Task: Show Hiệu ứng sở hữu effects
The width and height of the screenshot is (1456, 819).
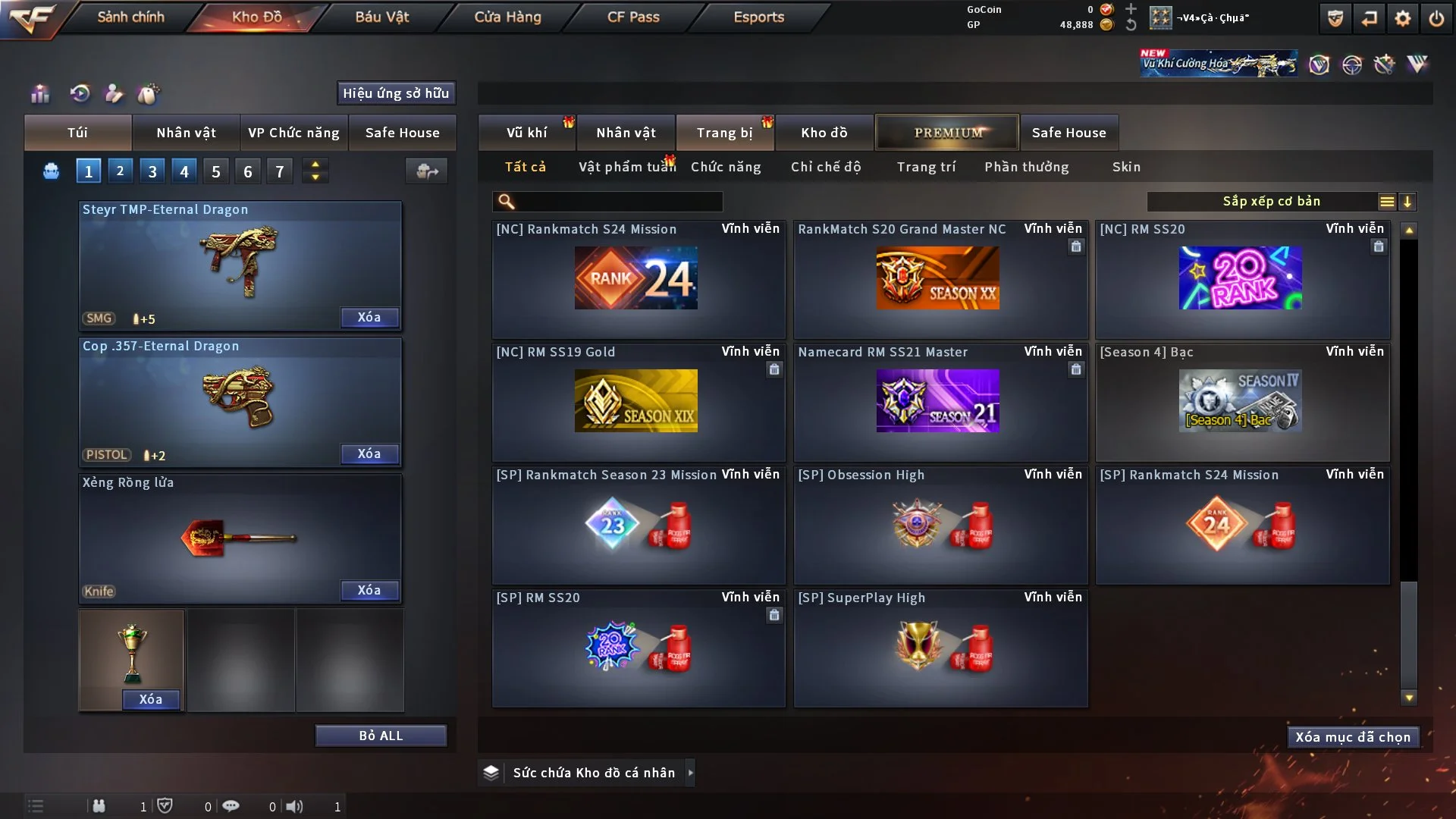Action: coord(396,93)
